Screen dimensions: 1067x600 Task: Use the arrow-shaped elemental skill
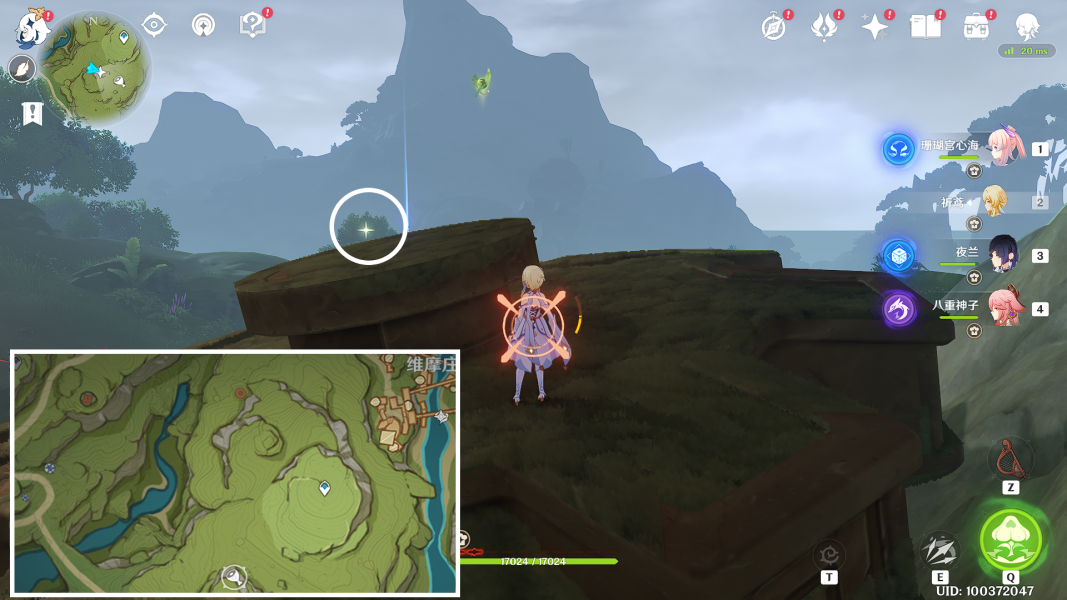[x=939, y=548]
